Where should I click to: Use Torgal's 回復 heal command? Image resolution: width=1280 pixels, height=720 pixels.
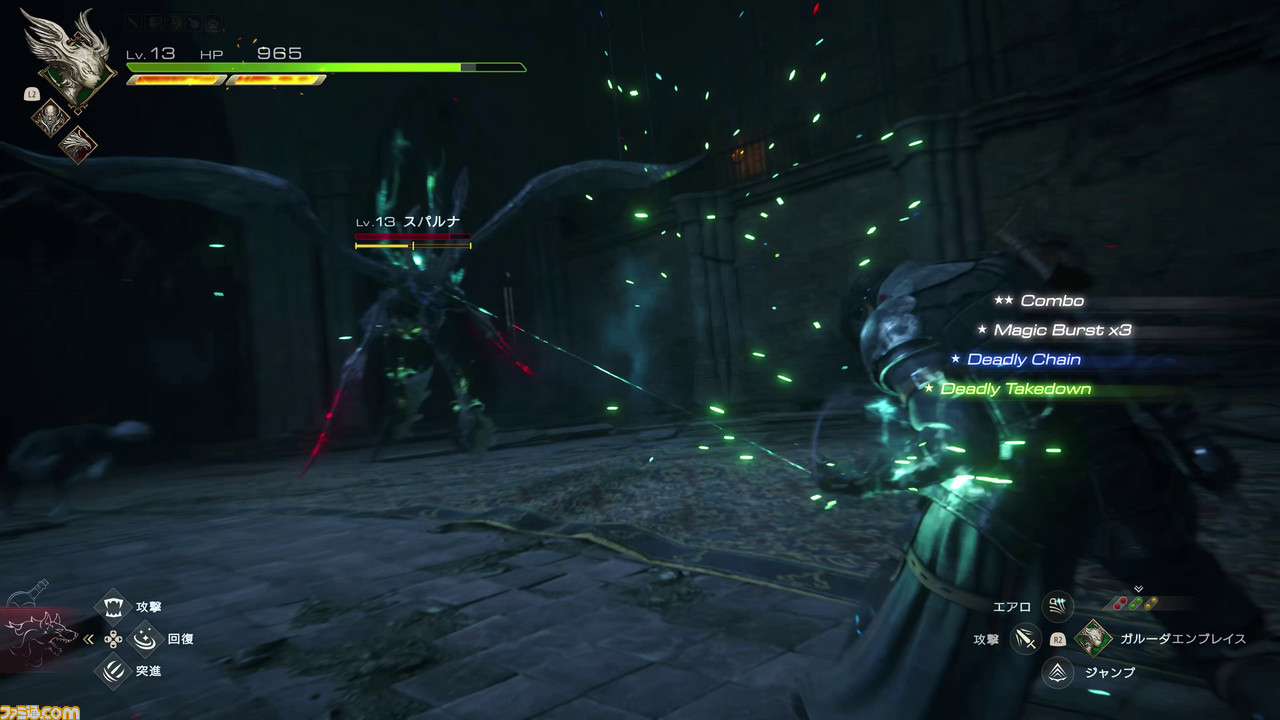[146, 638]
